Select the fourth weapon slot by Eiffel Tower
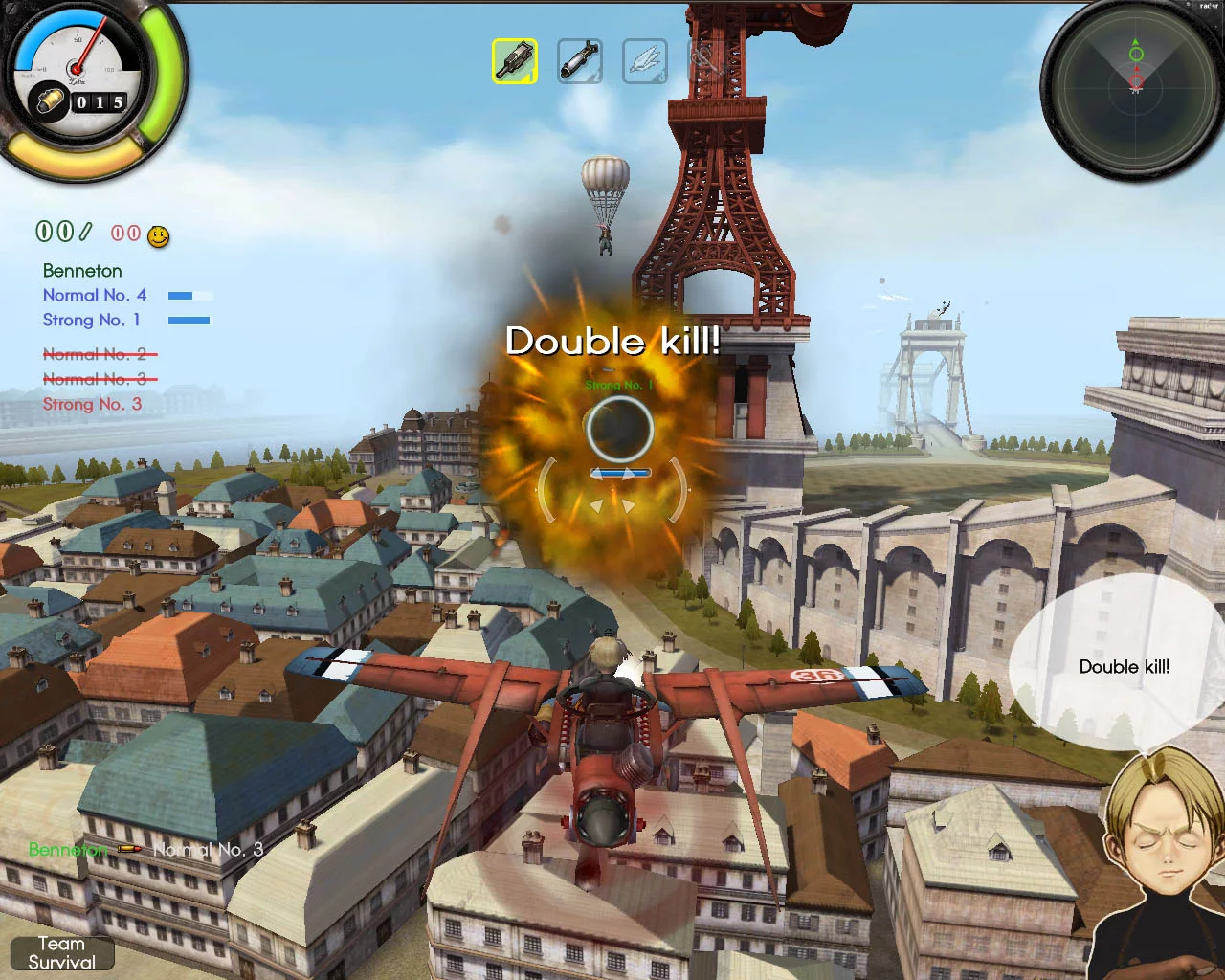This screenshot has width=1225, height=980. [x=708, y=59]
